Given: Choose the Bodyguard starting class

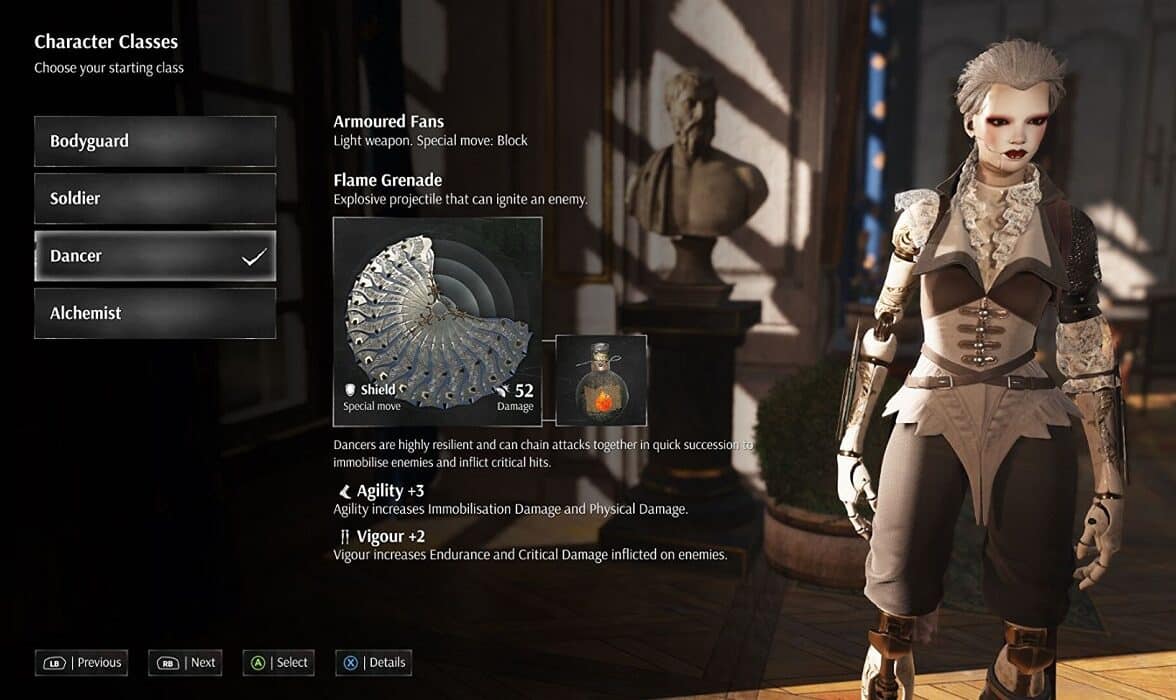Looking at the screenshot, I should [155, 141].
